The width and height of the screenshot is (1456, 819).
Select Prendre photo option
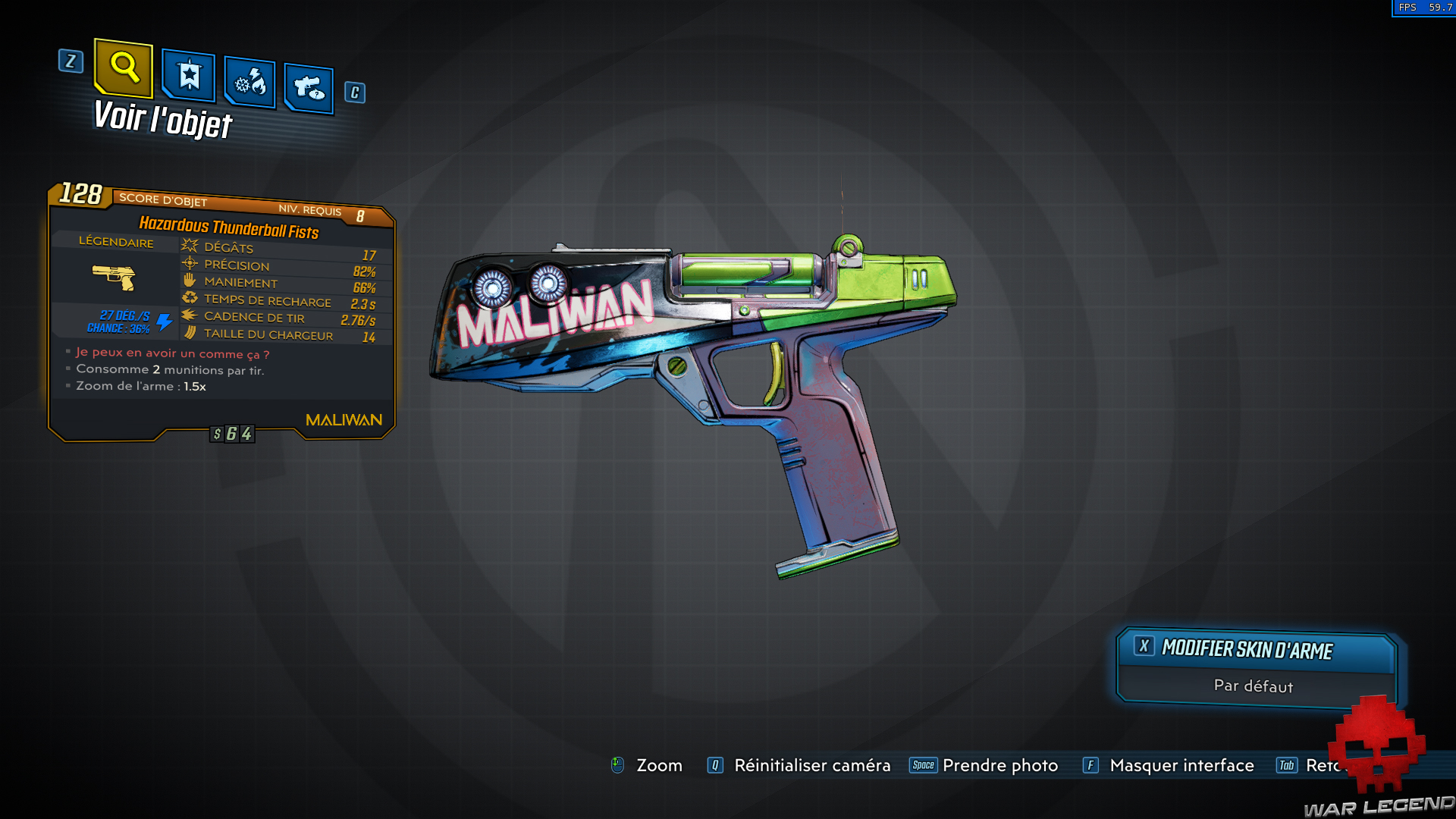tap(999, 766)
